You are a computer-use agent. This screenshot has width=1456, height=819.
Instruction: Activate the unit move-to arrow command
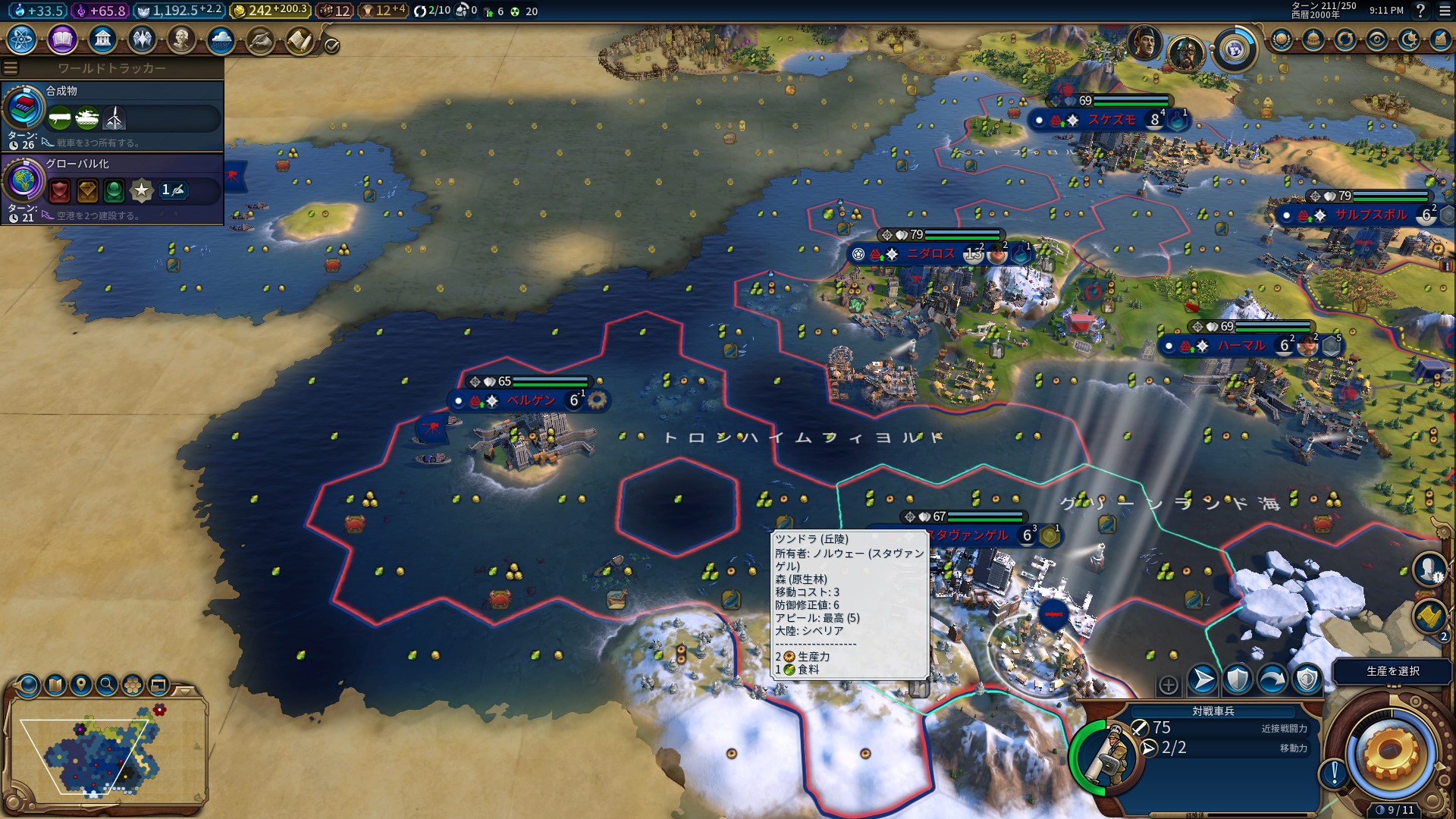pyautogui.click(x=1203, y=679)
